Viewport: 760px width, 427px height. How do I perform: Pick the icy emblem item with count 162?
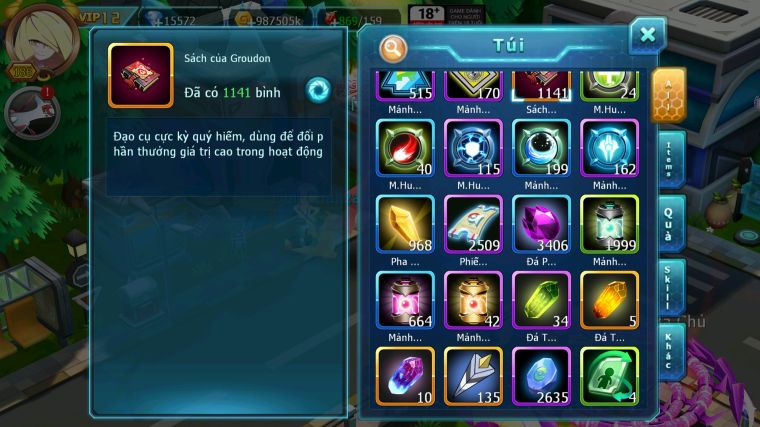(609, 148)
